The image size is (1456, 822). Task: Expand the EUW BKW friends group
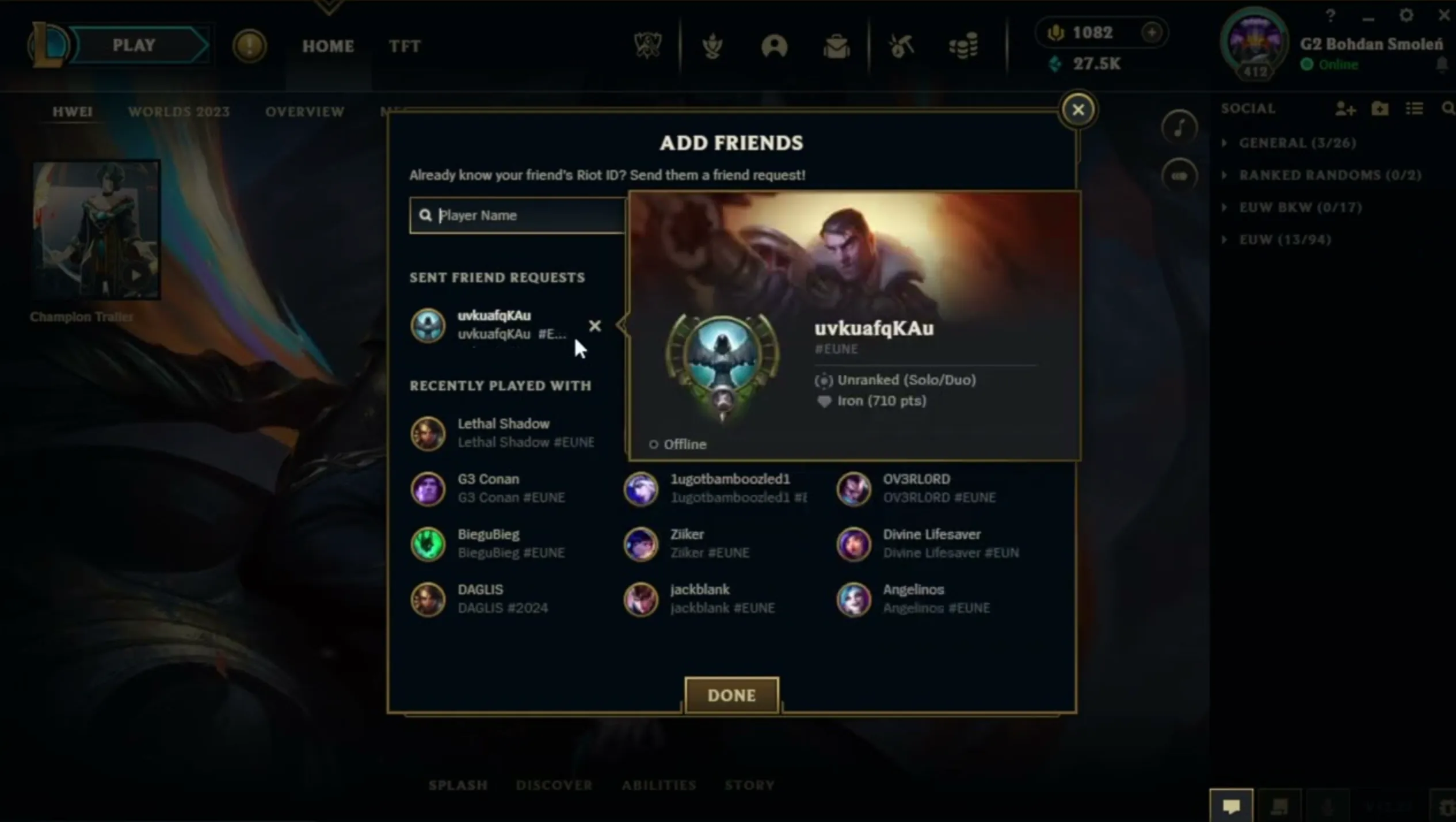(x=1225, y=207)
